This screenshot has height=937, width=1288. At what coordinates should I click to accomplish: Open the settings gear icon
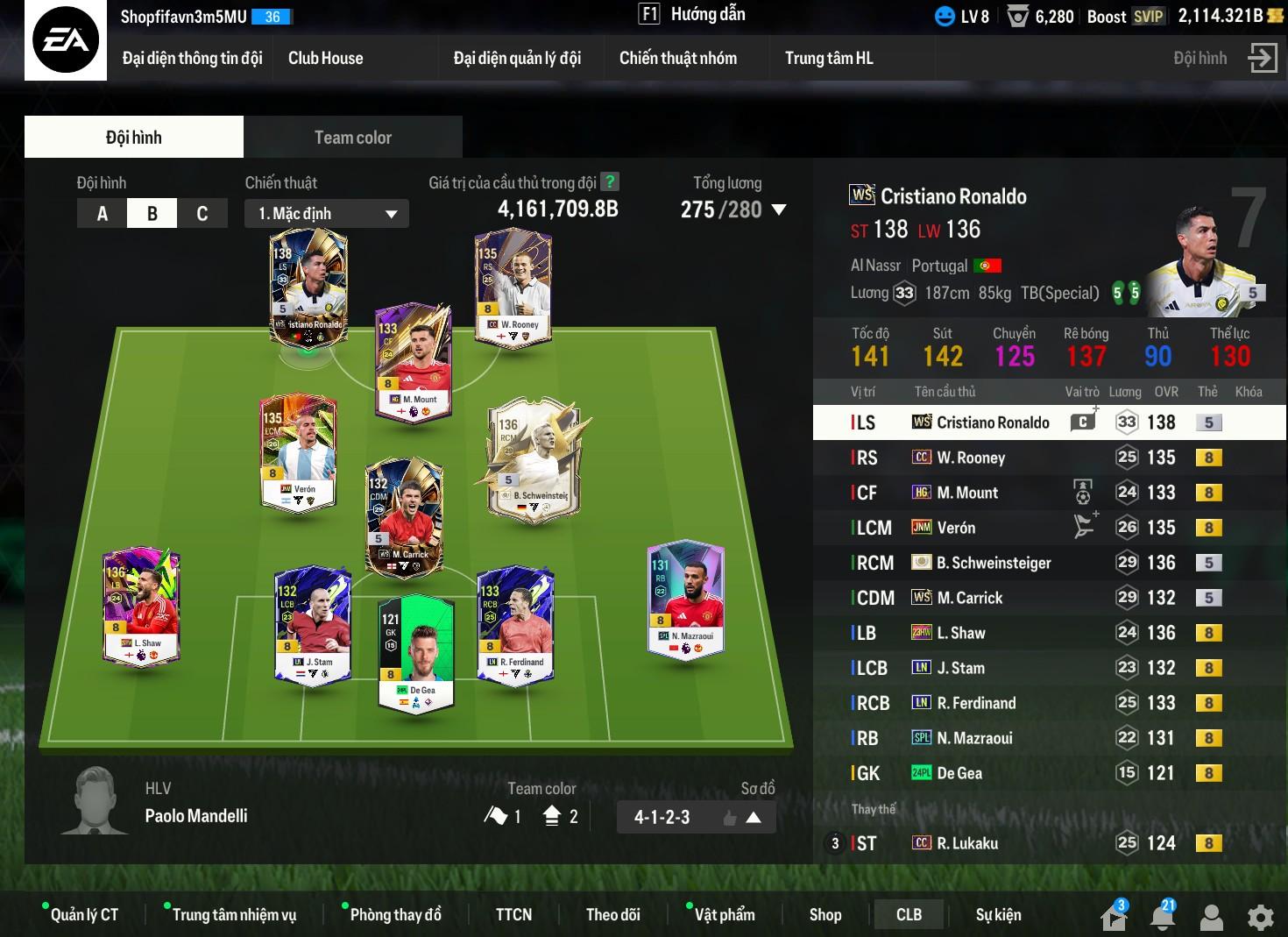[1260, 918]
